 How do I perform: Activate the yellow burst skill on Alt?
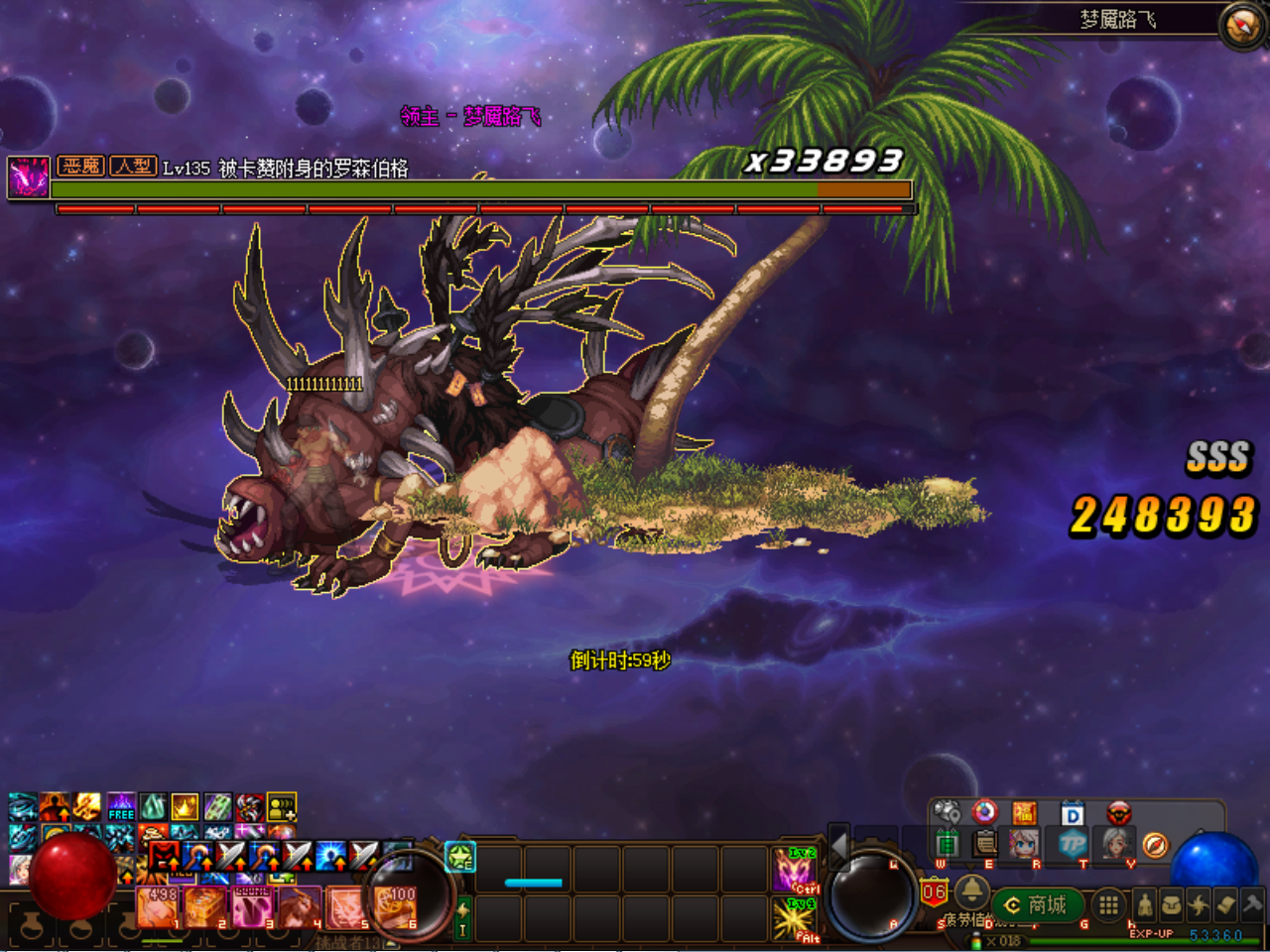click(x=794, y=919)
